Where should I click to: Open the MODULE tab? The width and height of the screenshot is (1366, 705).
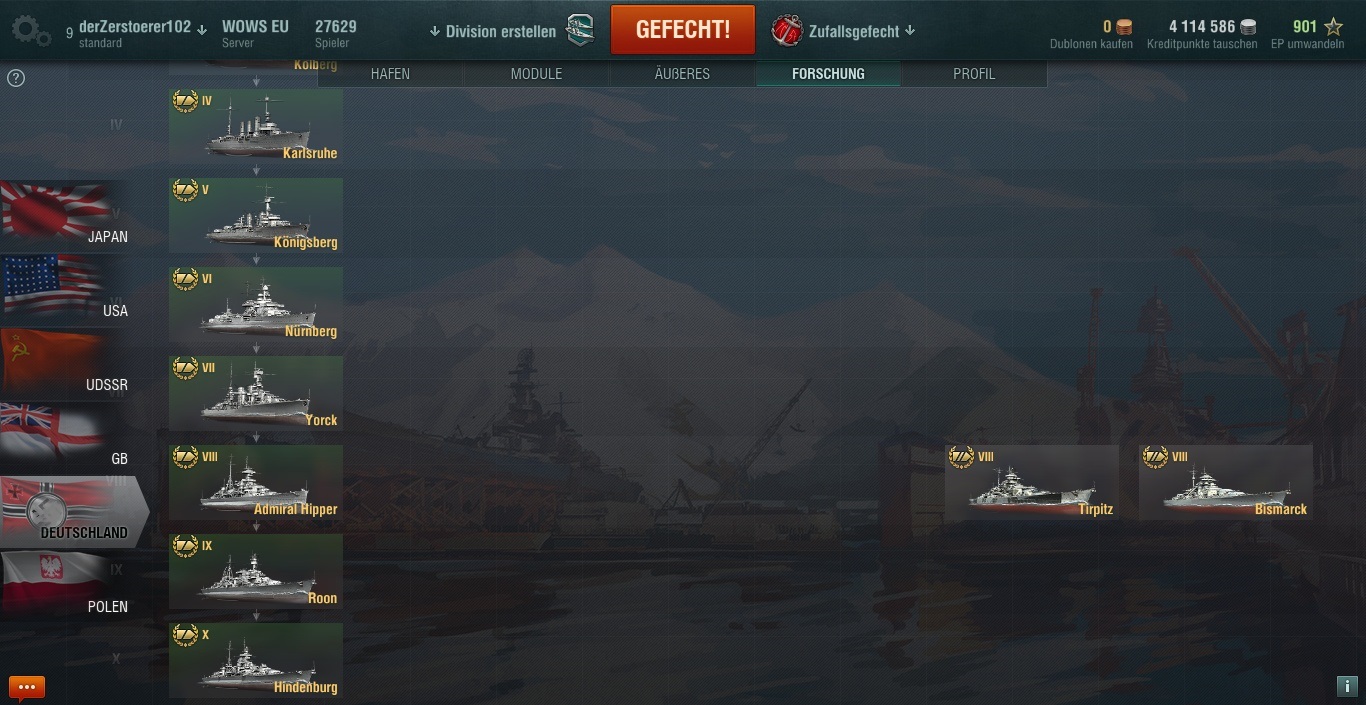coord(536,74)
